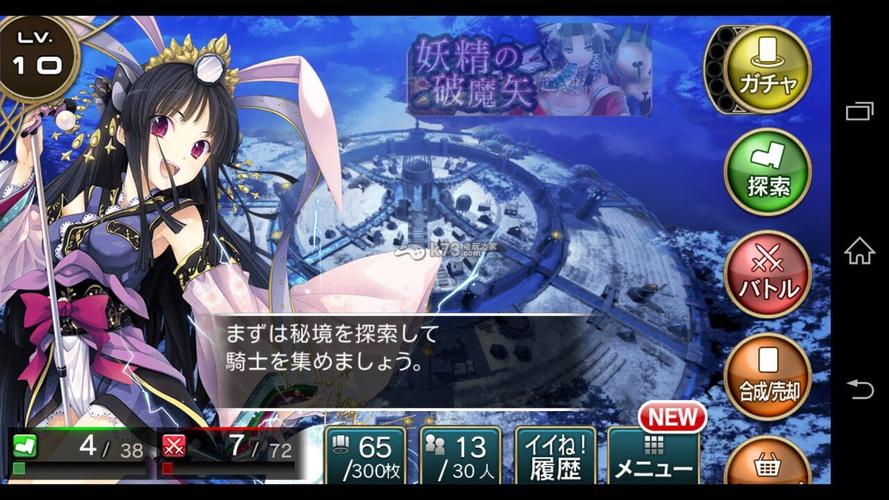Tap the Android back navigation arrow
This screenshot has width=889, height=500.
click(x=860, y=389)
